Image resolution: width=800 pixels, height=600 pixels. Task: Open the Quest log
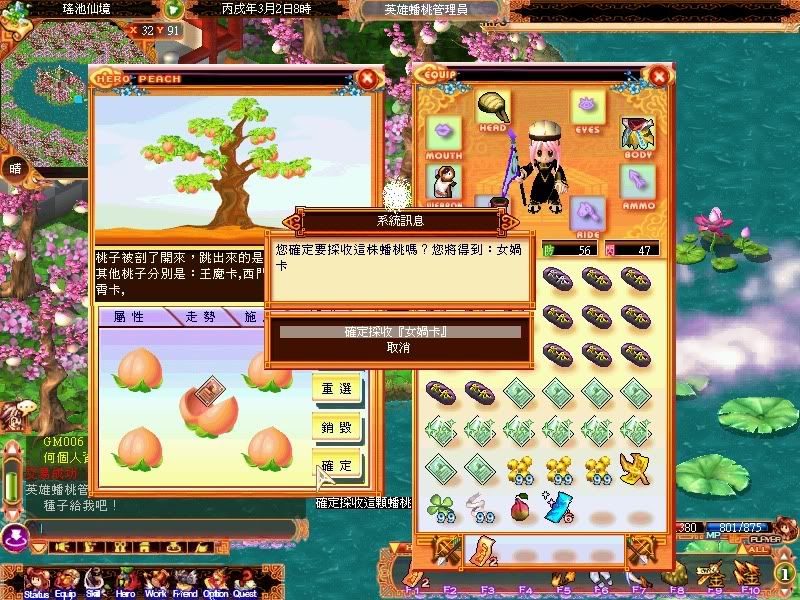245,583
